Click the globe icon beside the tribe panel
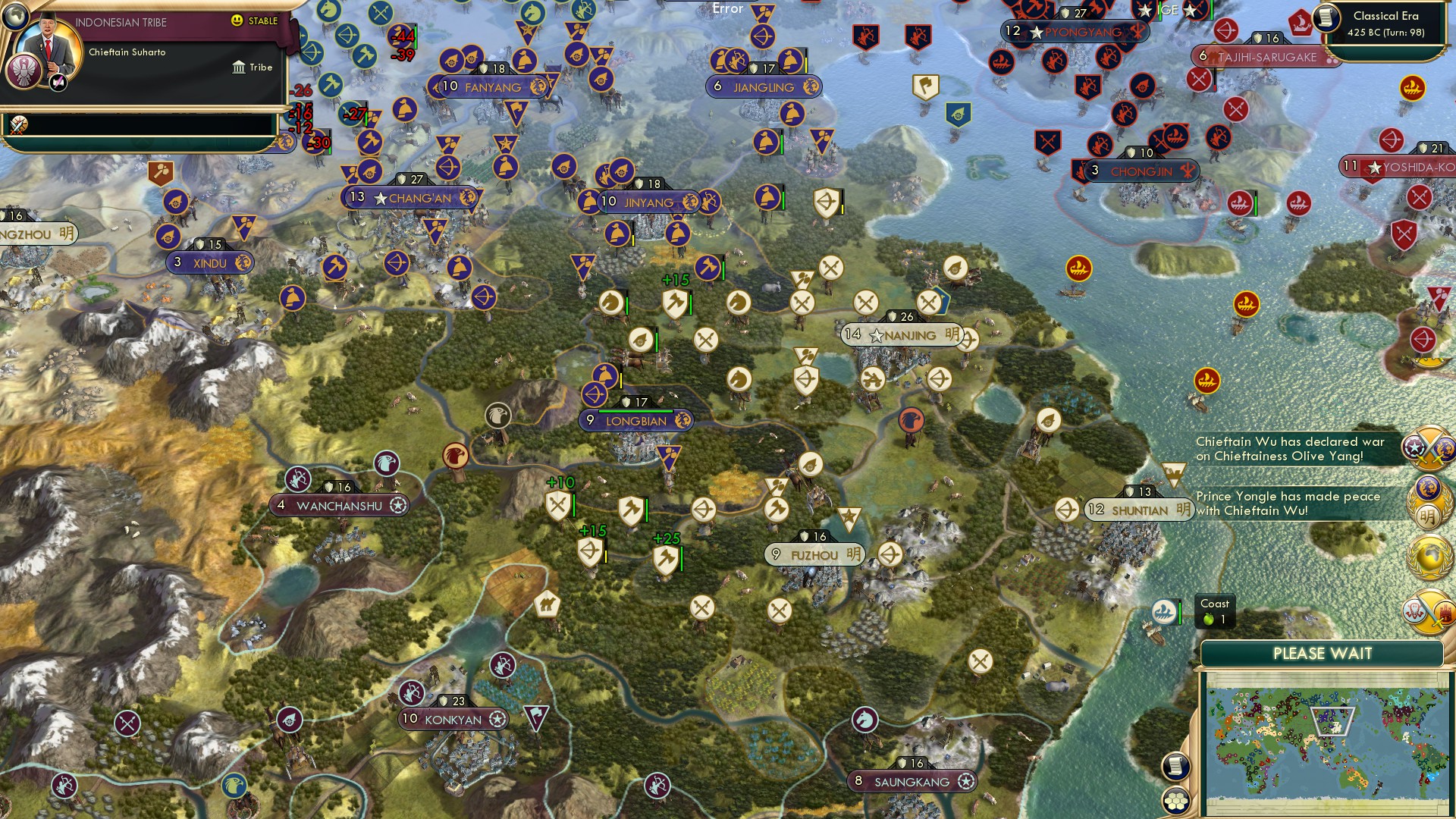The image size is (1456, 819). (14, 18)
